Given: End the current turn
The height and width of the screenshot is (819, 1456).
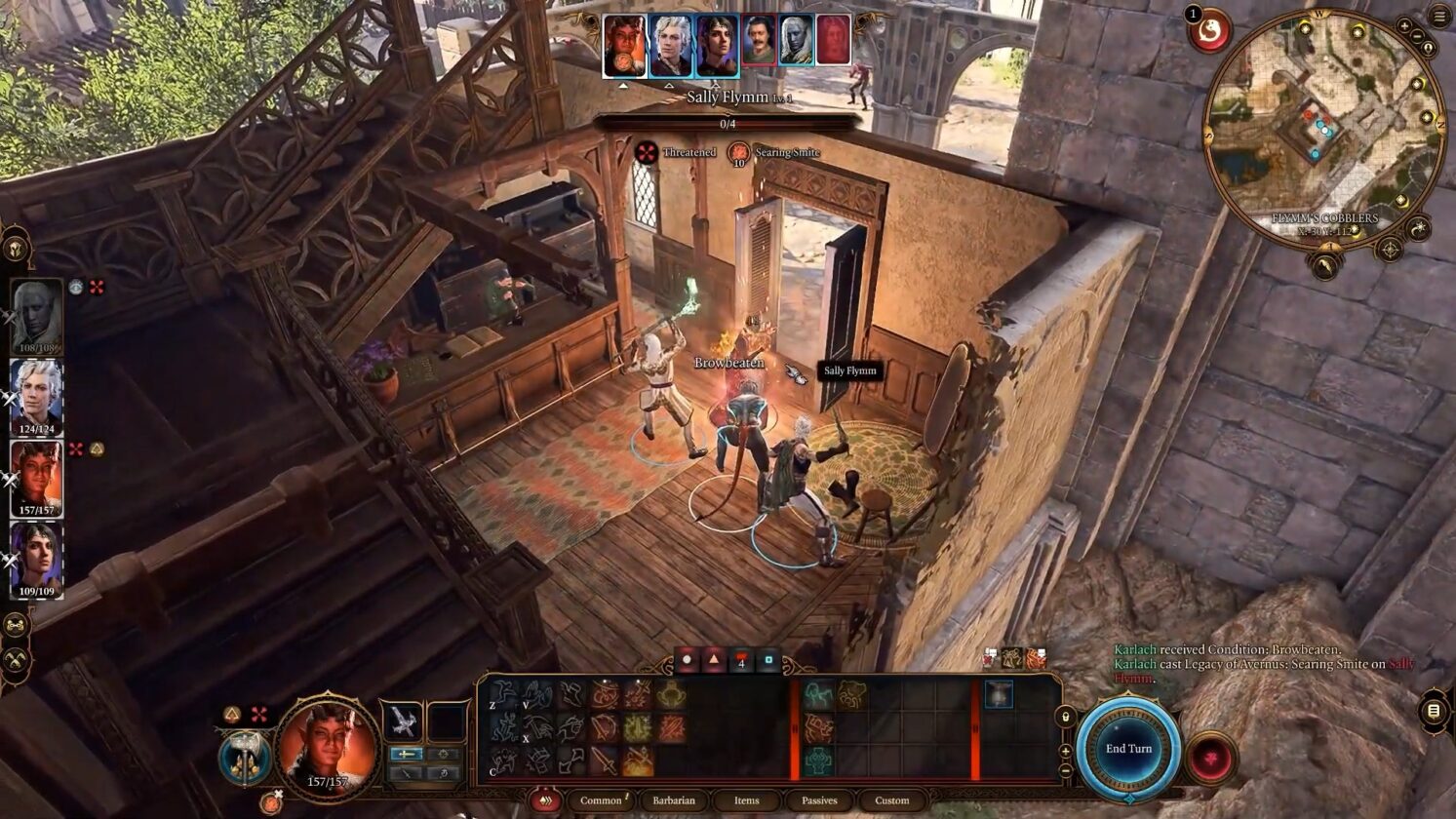Looking at the screenshot, I should [x=1128, y=749].
